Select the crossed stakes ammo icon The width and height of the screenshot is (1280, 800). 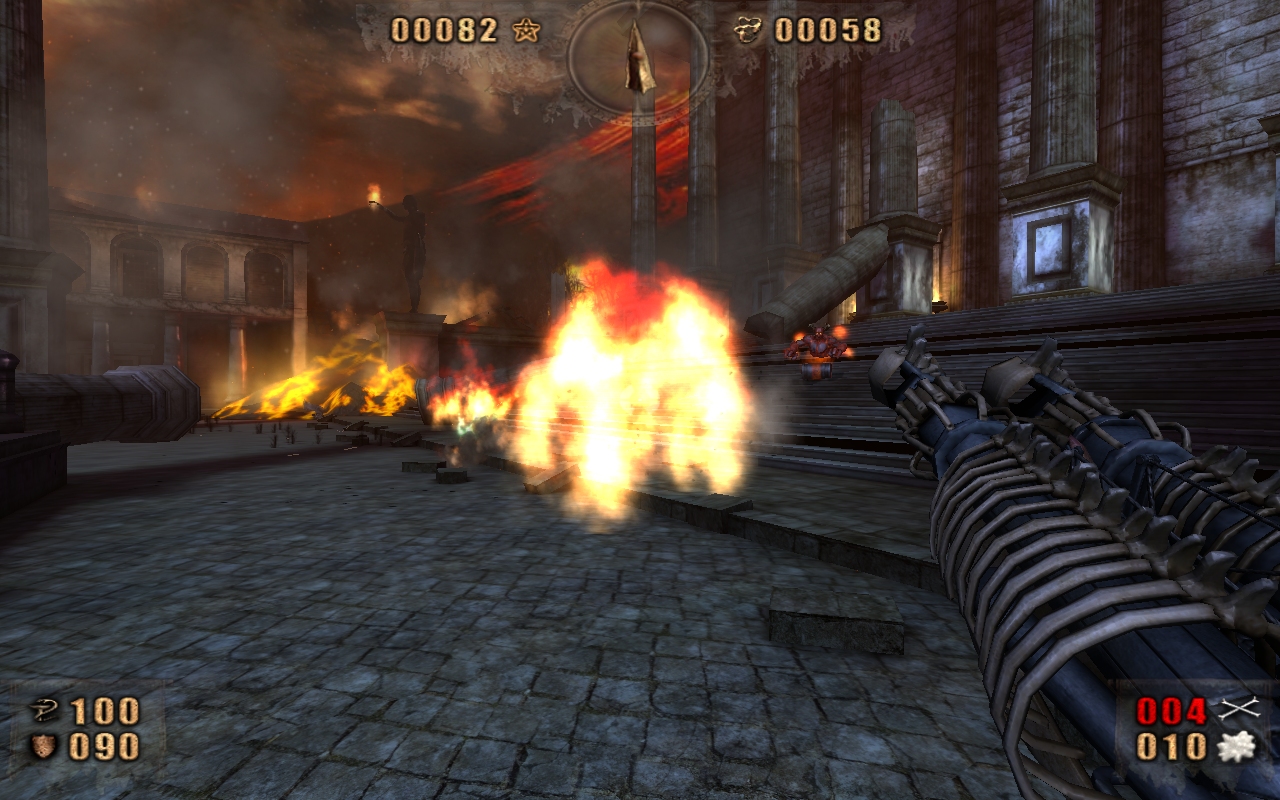coord(1238,710)
